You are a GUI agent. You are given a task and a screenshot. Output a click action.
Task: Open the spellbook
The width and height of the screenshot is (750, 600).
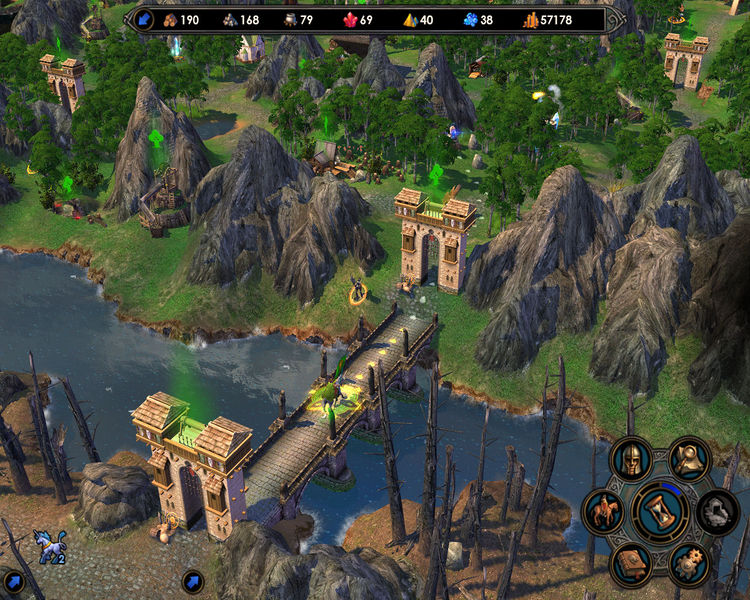(631, 564)
